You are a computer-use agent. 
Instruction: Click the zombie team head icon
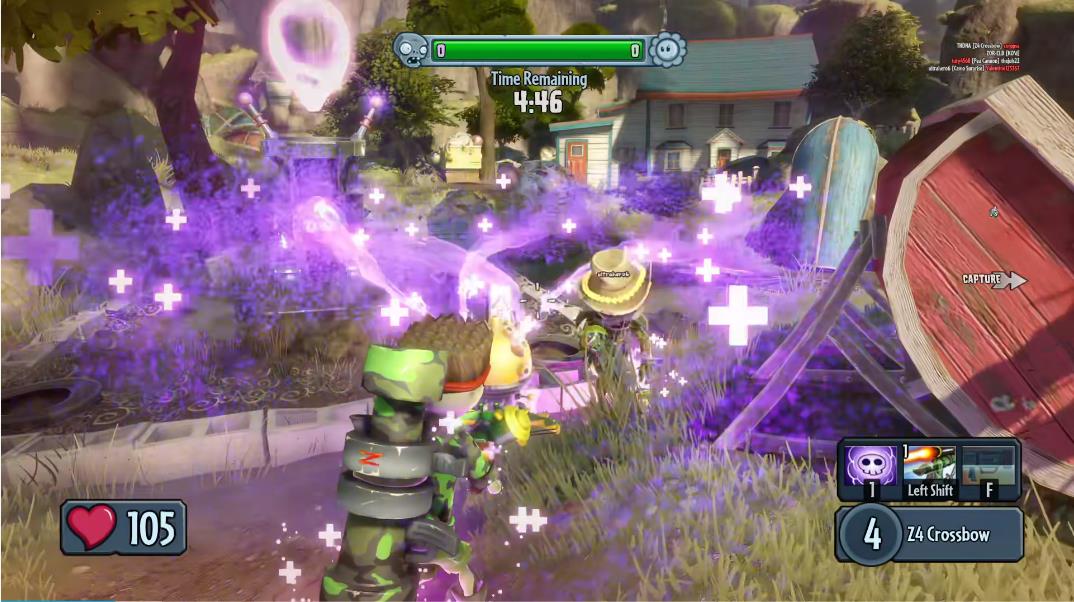pos(411,49)
